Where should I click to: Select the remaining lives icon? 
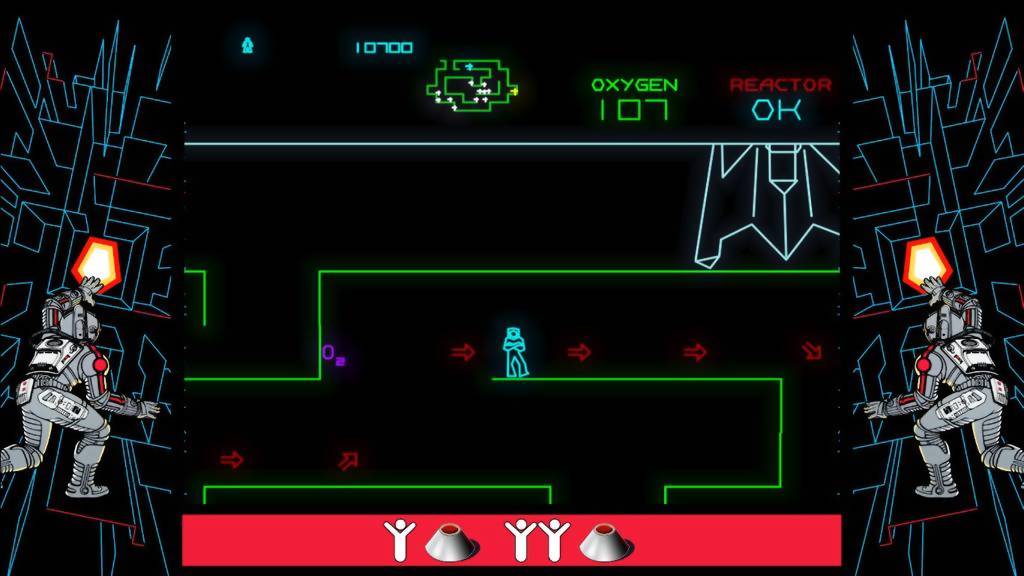point(247,45)
